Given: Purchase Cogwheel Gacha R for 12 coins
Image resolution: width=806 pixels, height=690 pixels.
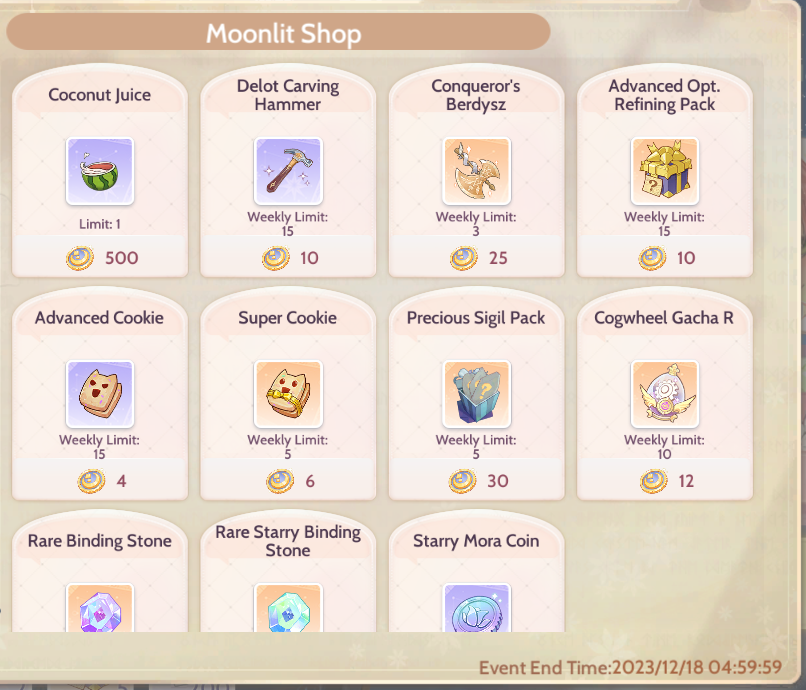Looking at the screenshot, I should click(x=665, y=481).
